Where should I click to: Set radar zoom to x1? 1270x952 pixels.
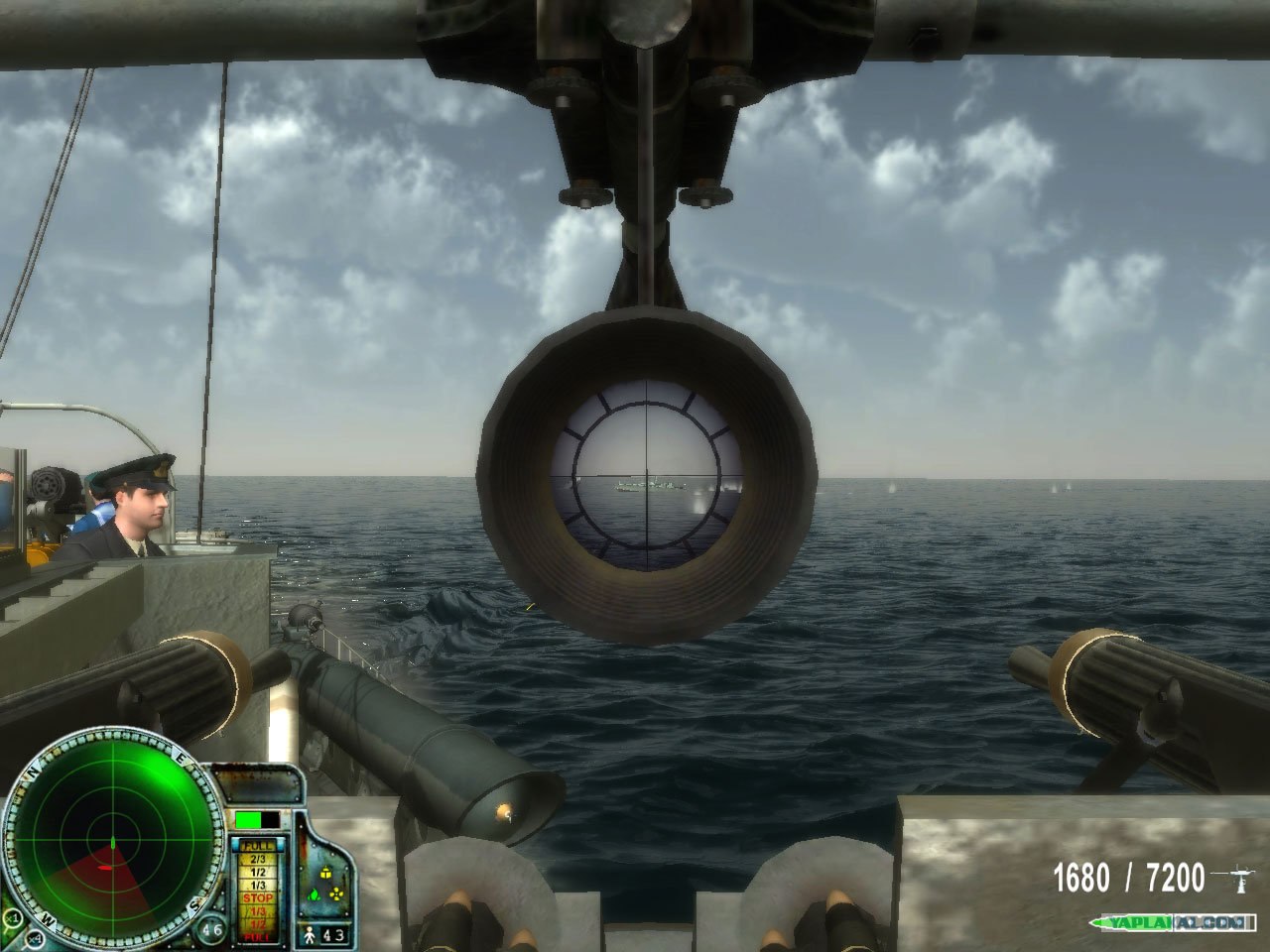[x=14, y=918]
